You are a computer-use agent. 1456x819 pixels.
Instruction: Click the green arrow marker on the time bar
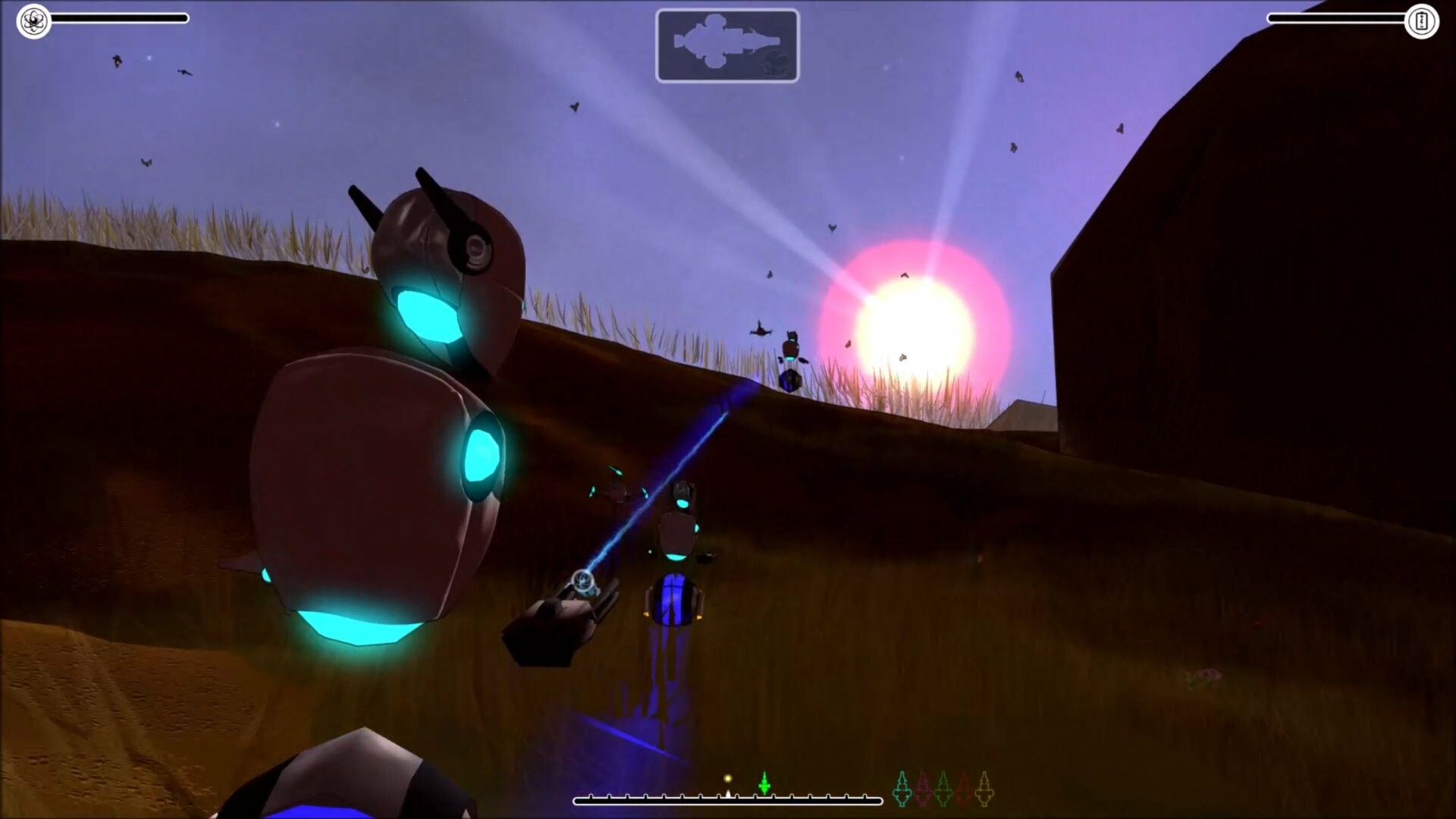pos(764,783)
